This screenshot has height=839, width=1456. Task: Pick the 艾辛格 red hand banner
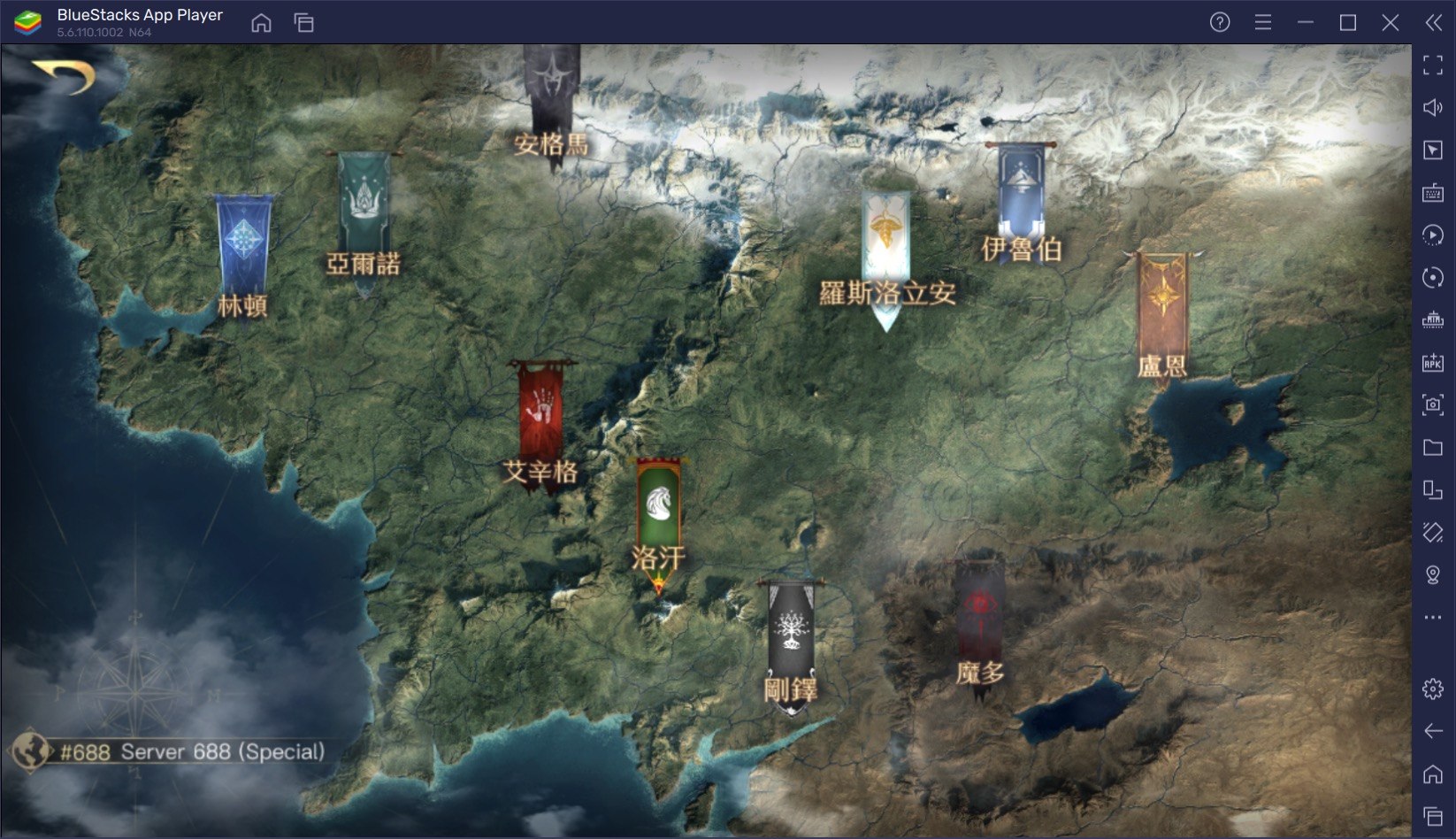[540, 409]
